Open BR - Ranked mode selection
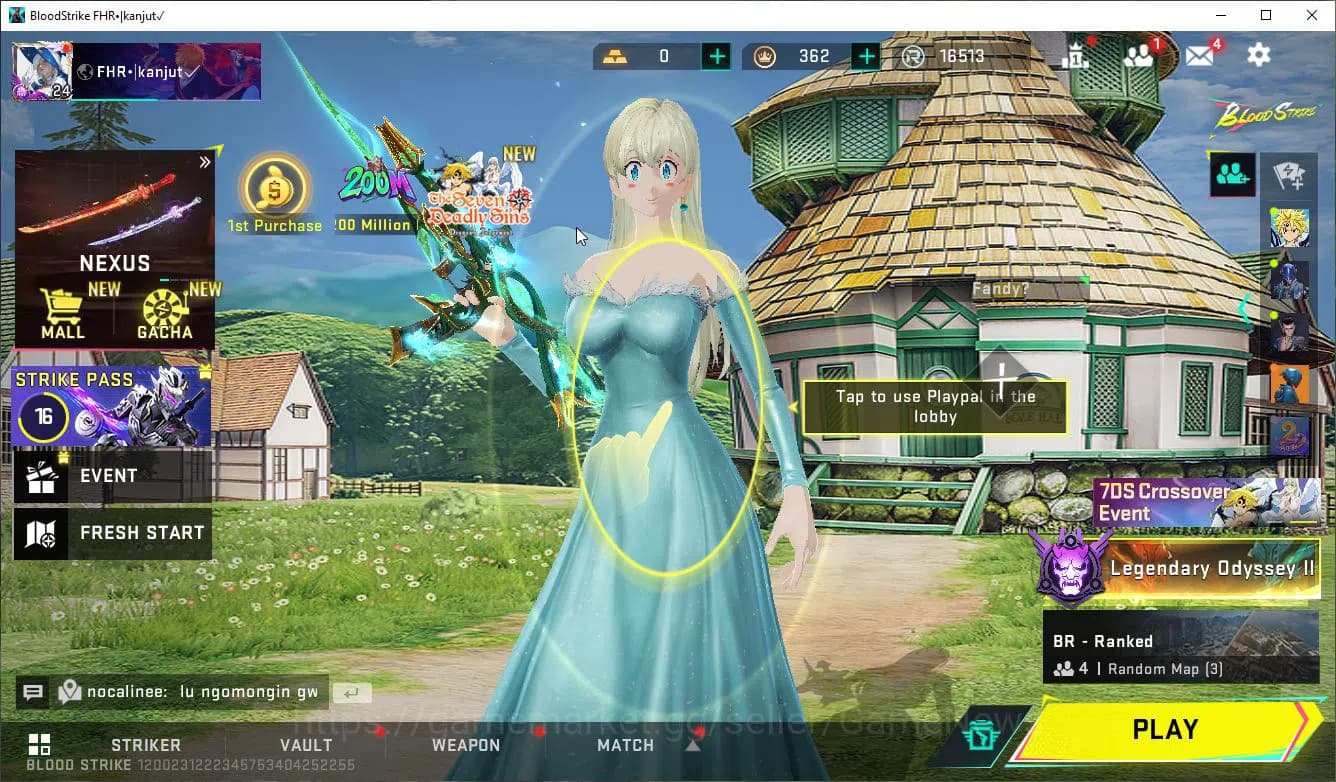Screen dimensions: 1336x782 [1180, 645]
